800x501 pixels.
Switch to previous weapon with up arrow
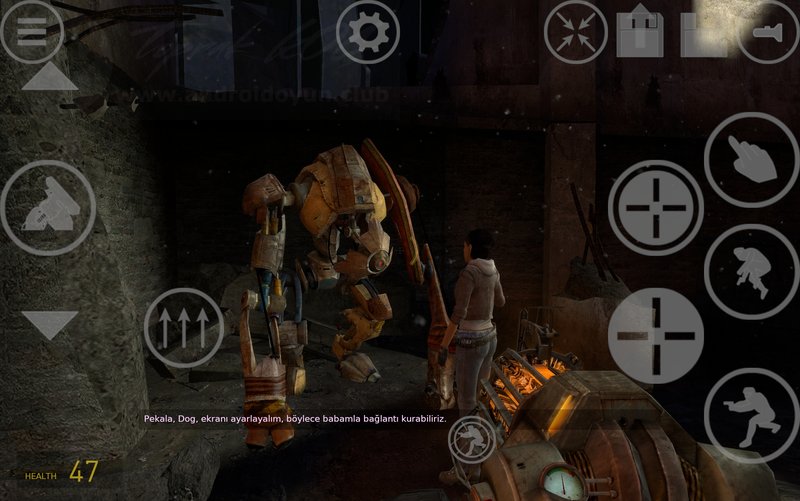pos(49,77)
